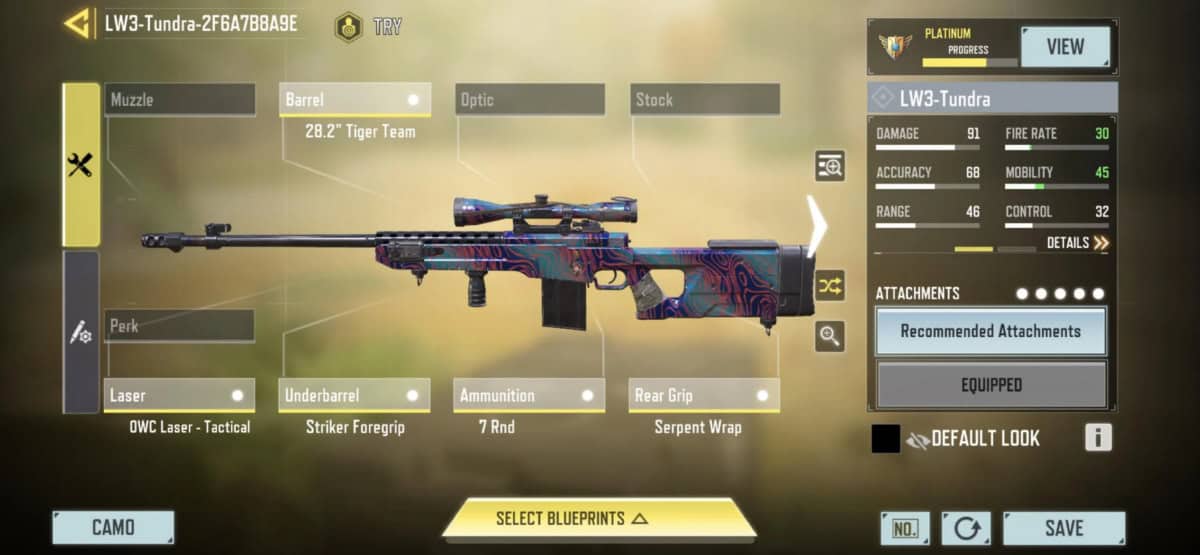Toggle the Default Look option
The height and width of the screenshot is (555, 1200).
coord(972,439)
